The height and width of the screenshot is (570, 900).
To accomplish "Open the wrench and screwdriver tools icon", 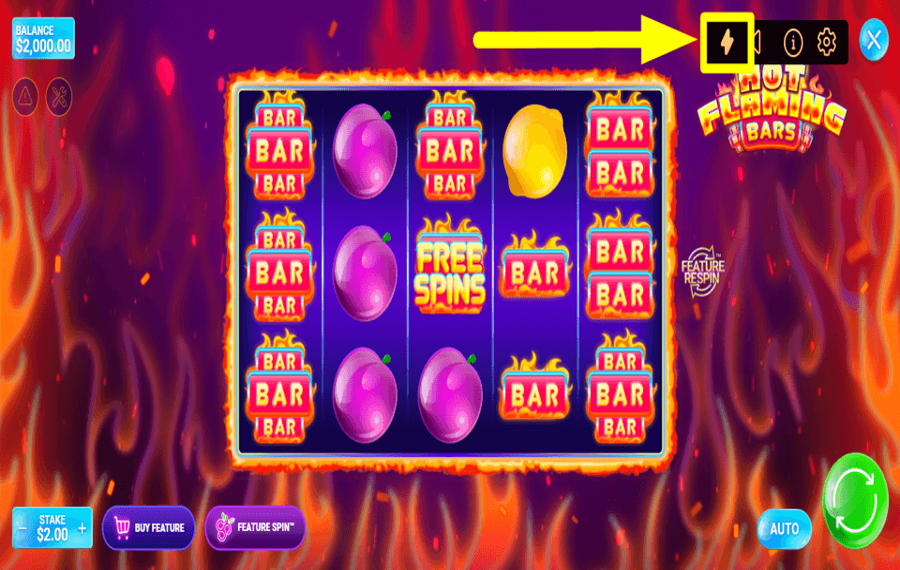I will (x=59, y=95).
